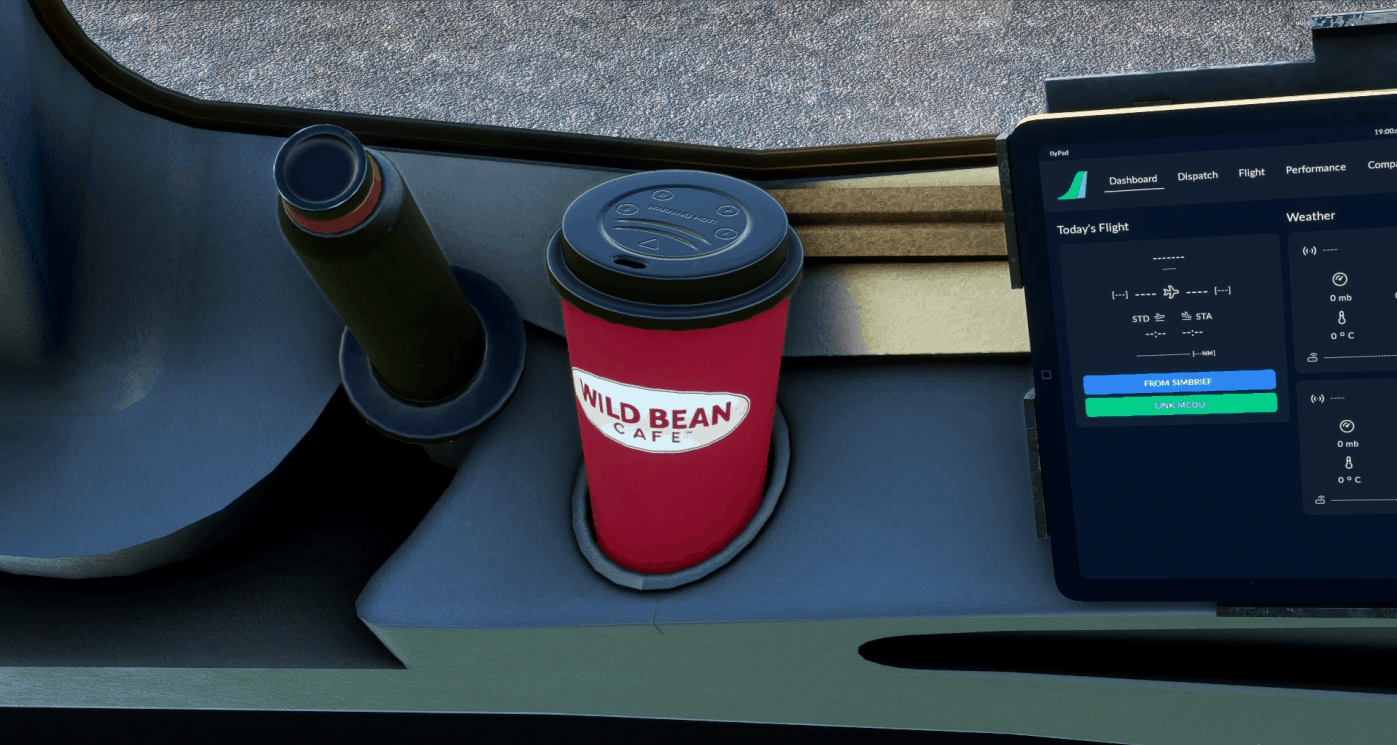Screen dimensions: 1397x745
Task: Switch to the Performance tab
Action: pos(1315,168)
